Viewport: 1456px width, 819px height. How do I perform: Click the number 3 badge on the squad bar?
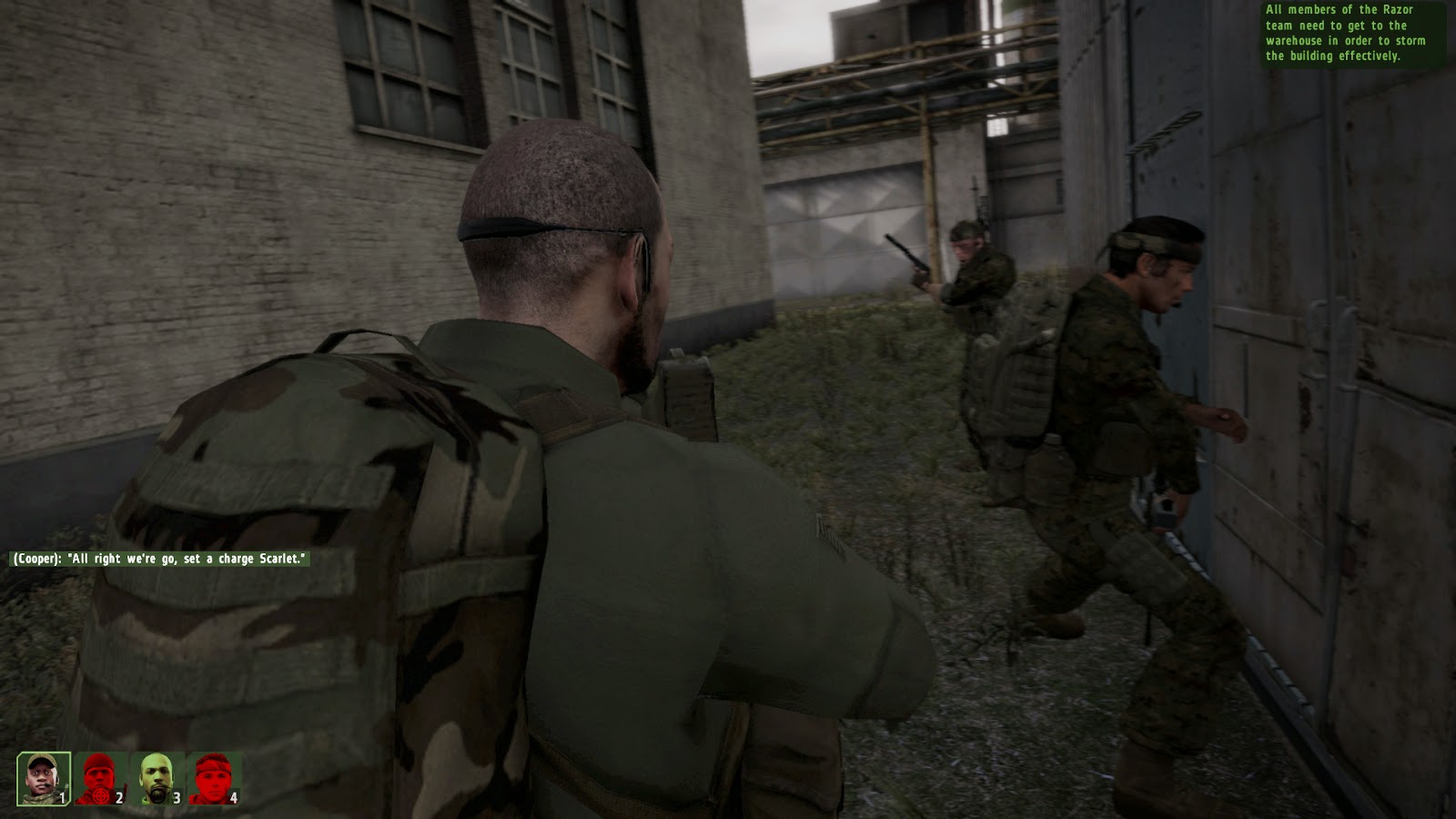point(177,797)
